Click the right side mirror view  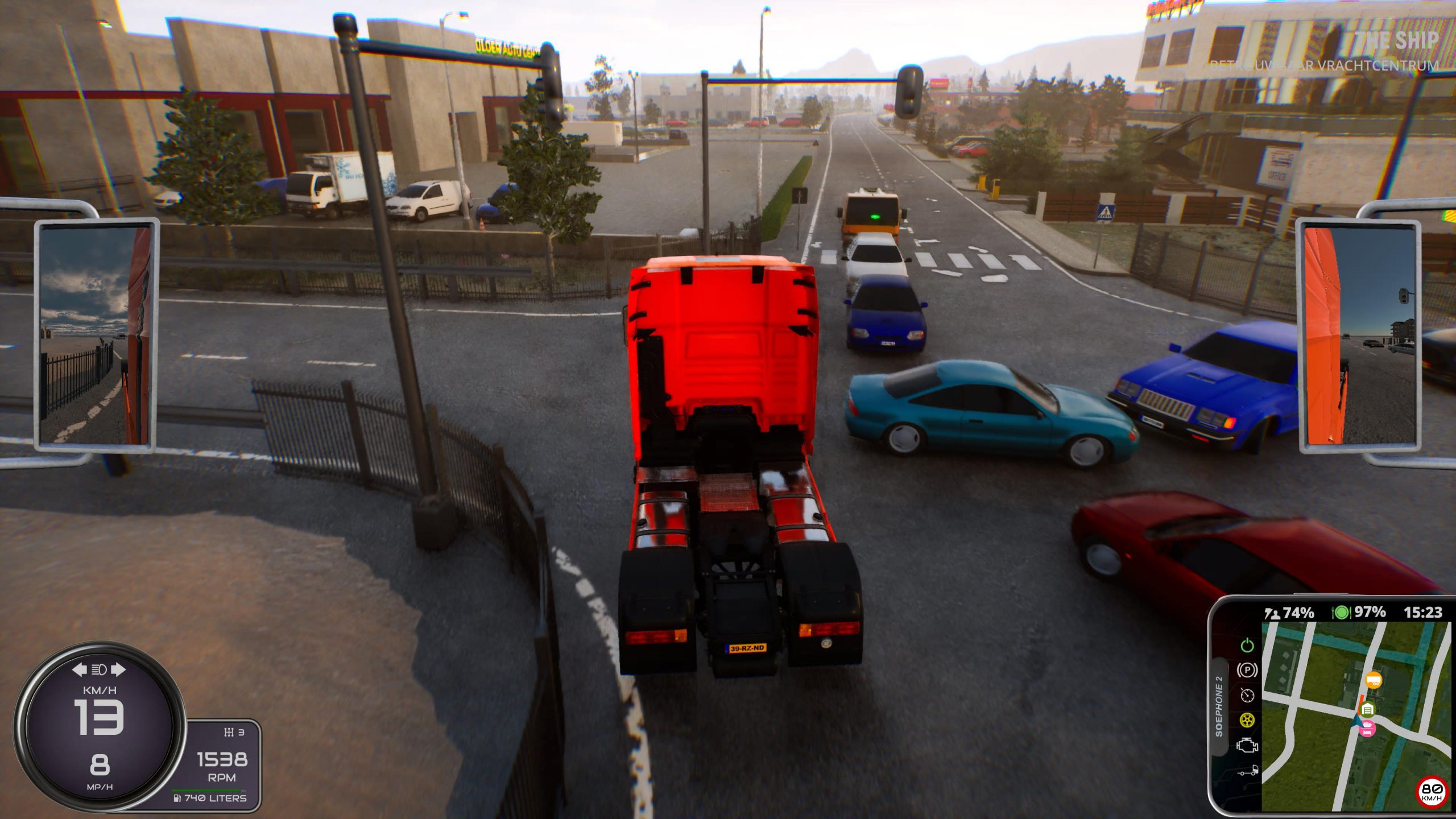tap(1358, 335)
